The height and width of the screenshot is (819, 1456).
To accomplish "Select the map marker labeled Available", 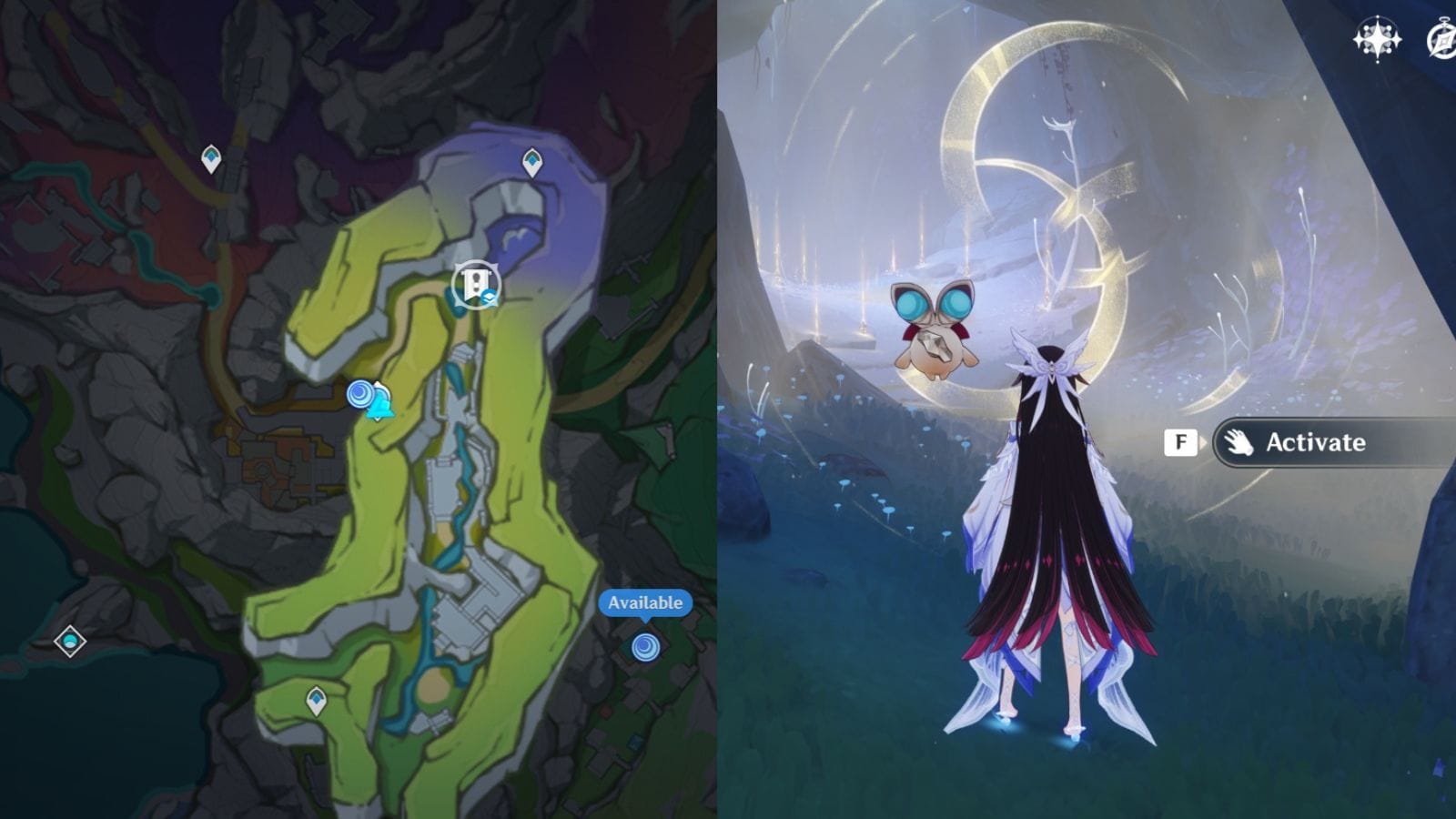I will (x=645, y=647).
